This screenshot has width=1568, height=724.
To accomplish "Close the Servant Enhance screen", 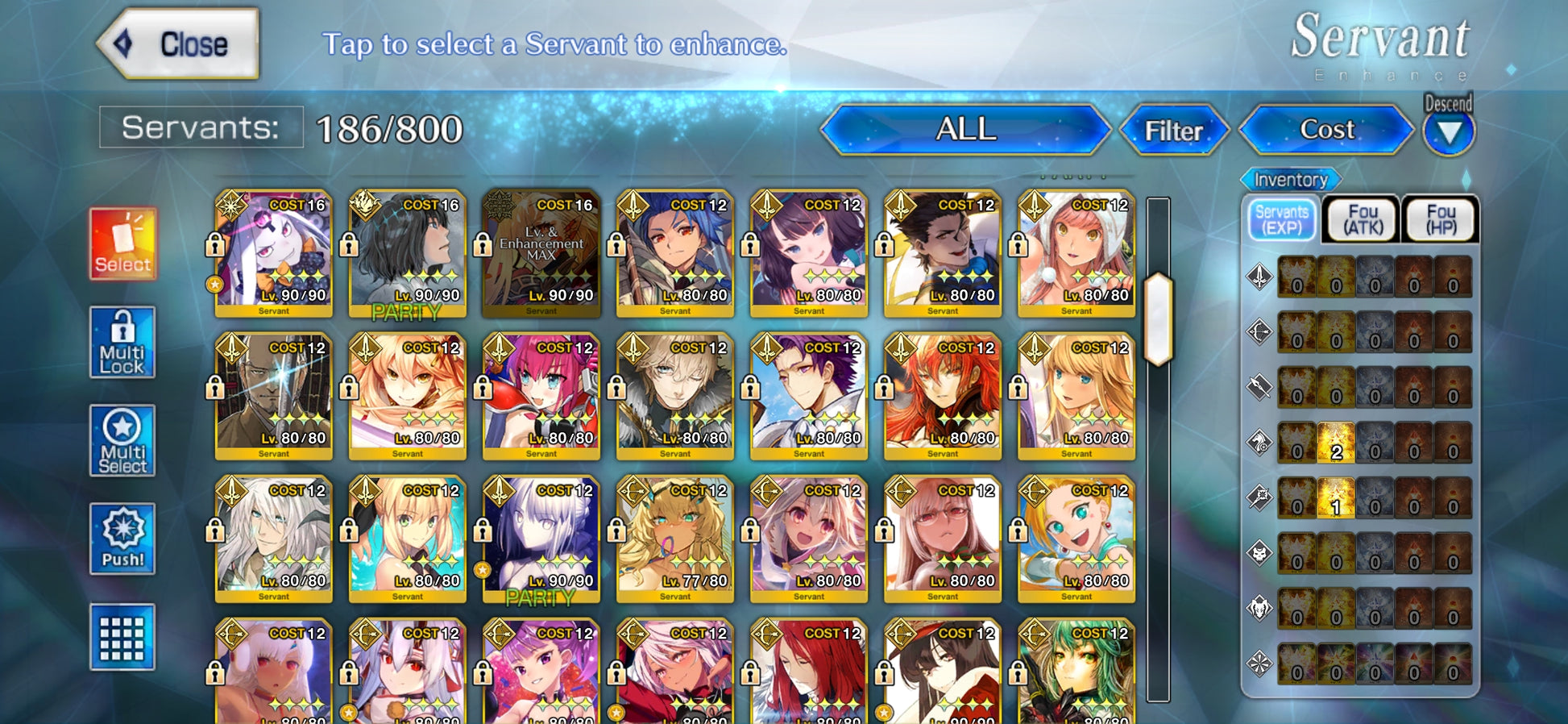I will pos(179,44).
